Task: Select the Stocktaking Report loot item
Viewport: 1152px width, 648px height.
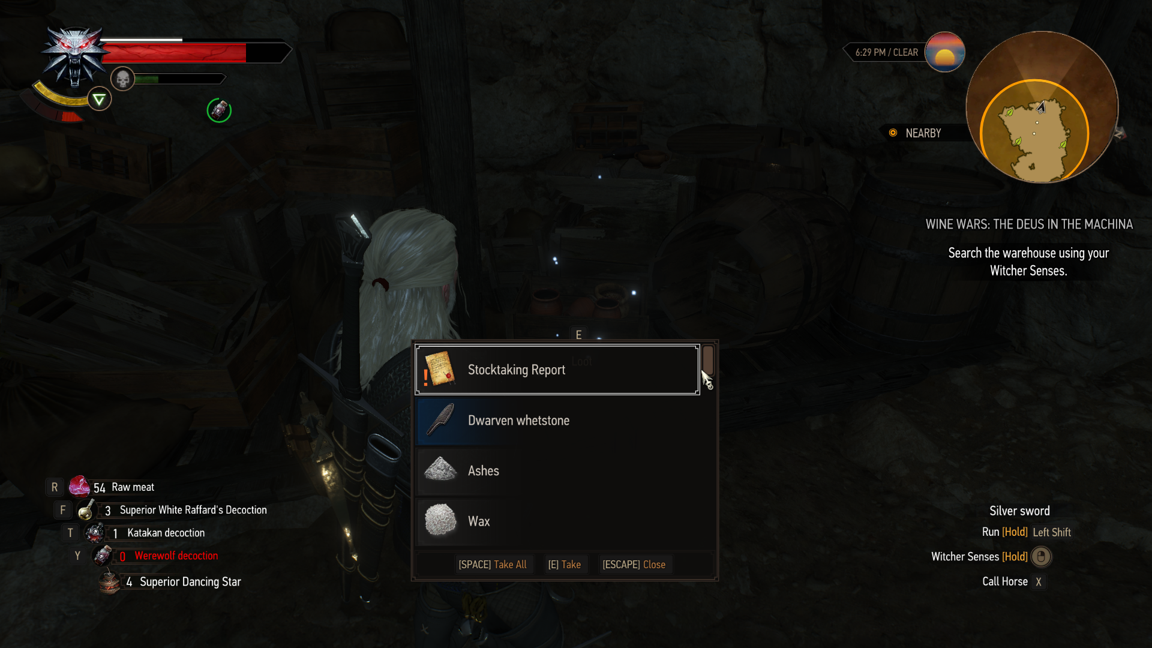Action: 557,370
